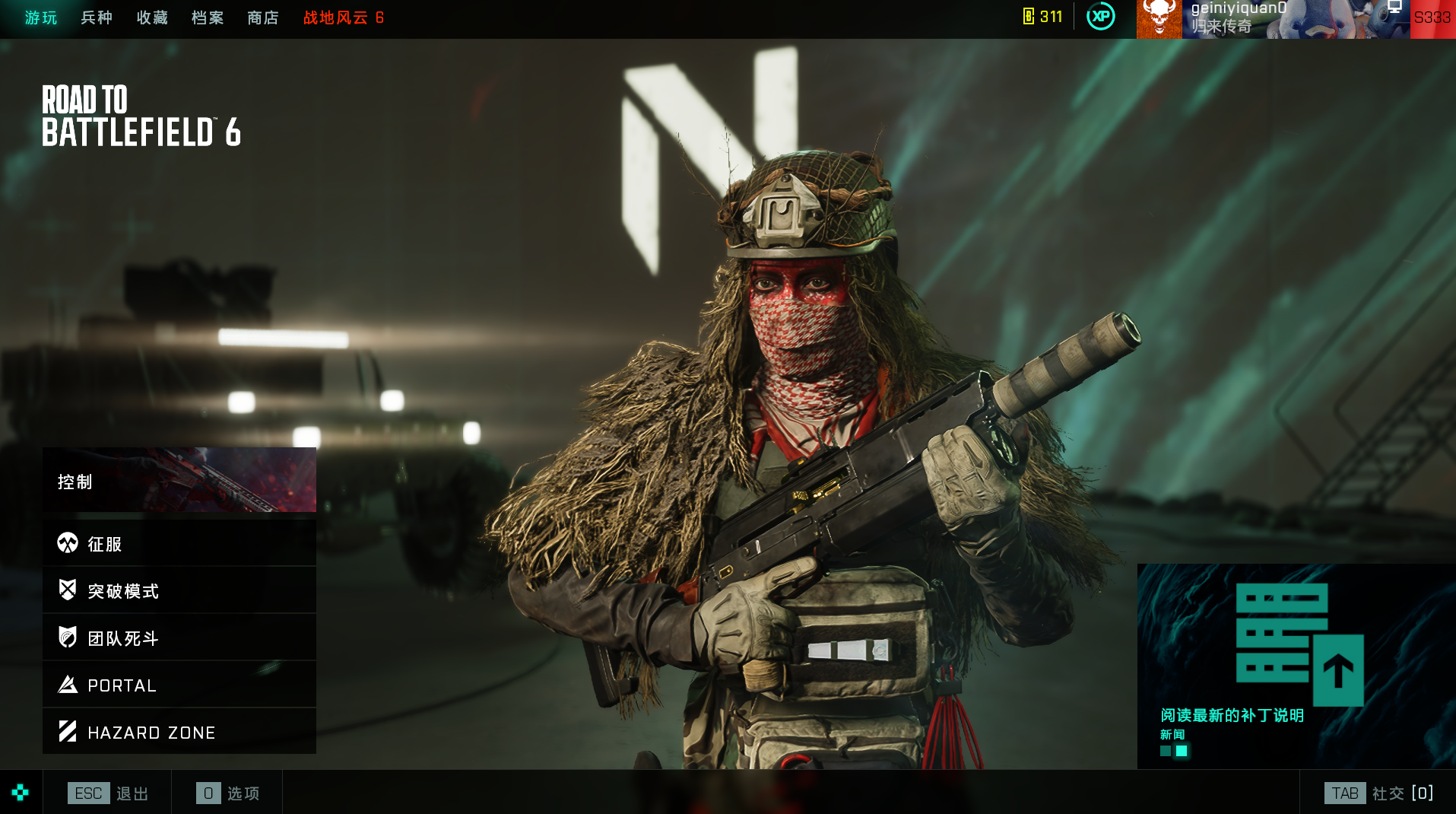Screen dimensions: 1456x814
Task: Open the 阅读最新的补丁说明 news card
Action: coord(1296,666)
